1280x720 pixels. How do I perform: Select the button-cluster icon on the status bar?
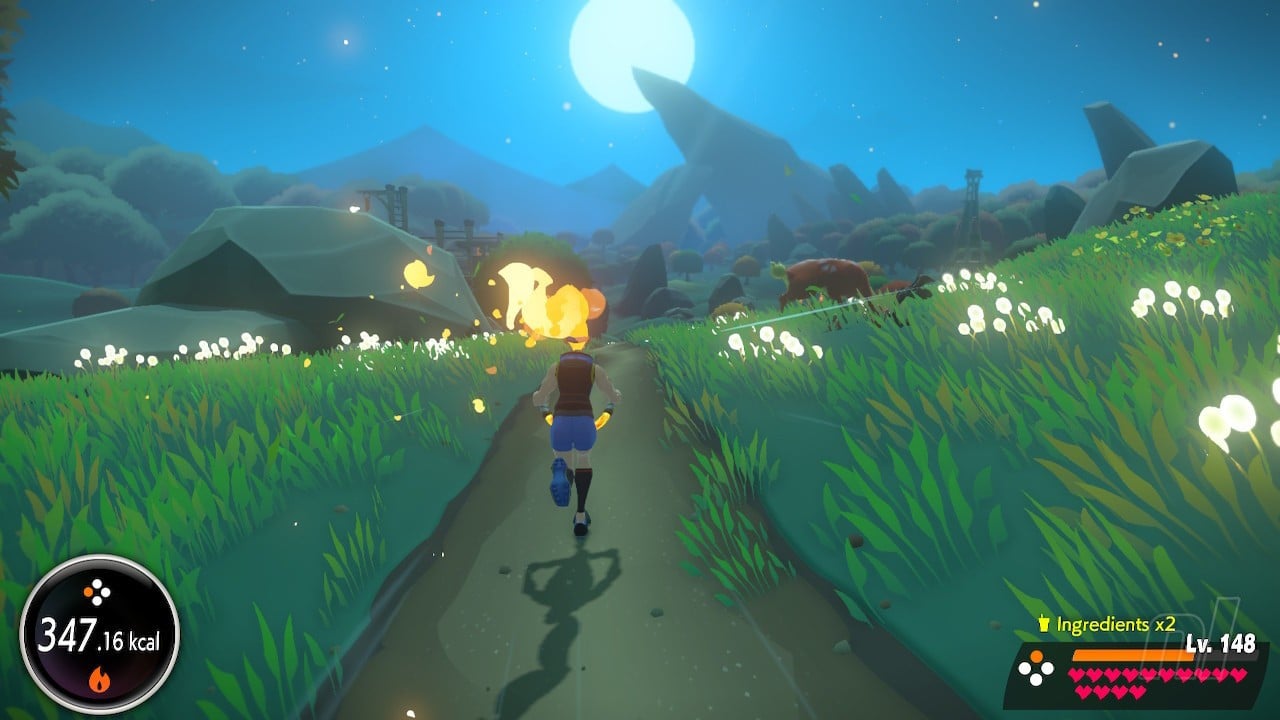[x=1038, y=668]
